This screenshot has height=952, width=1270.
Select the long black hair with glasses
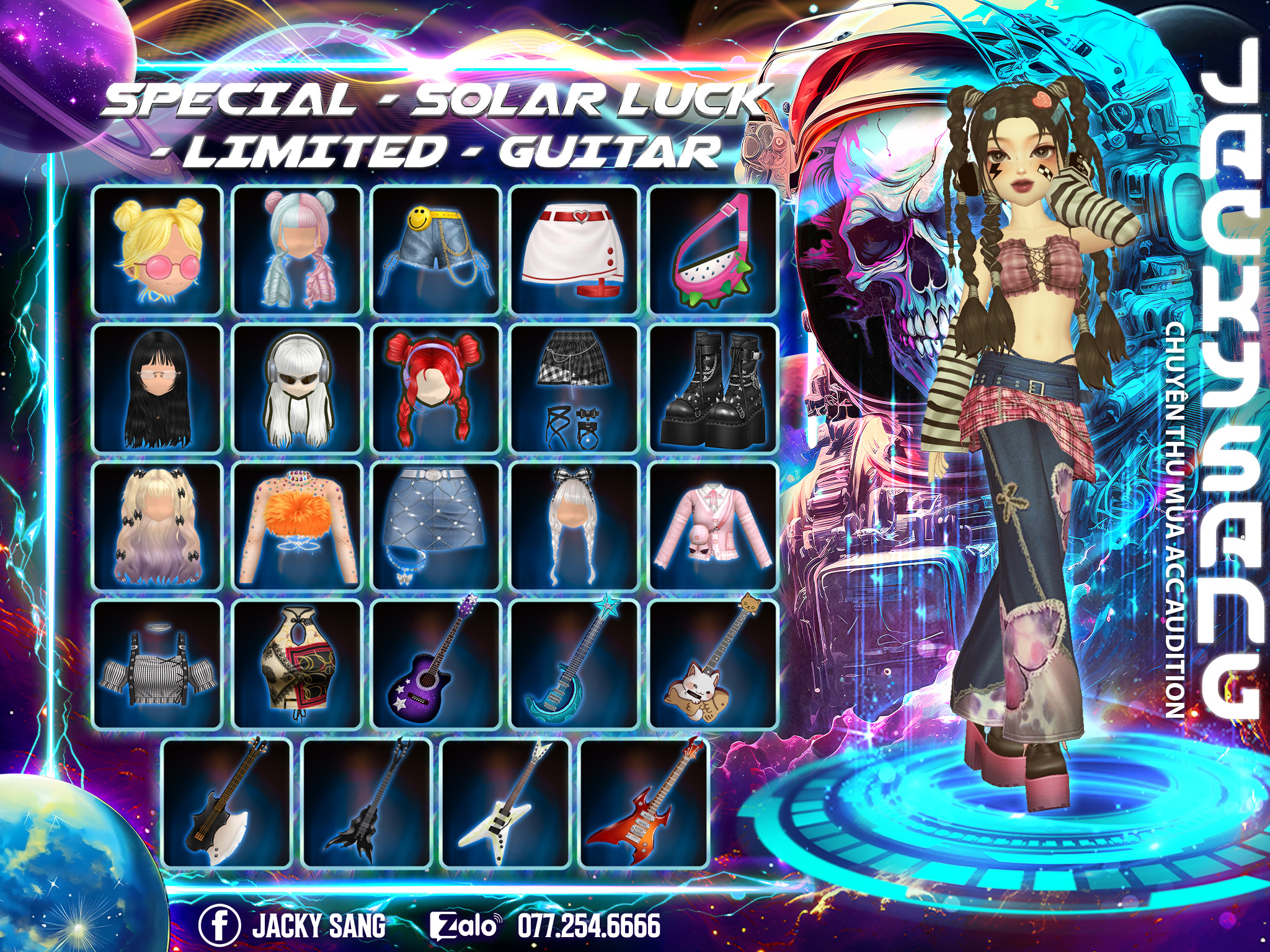157,389
